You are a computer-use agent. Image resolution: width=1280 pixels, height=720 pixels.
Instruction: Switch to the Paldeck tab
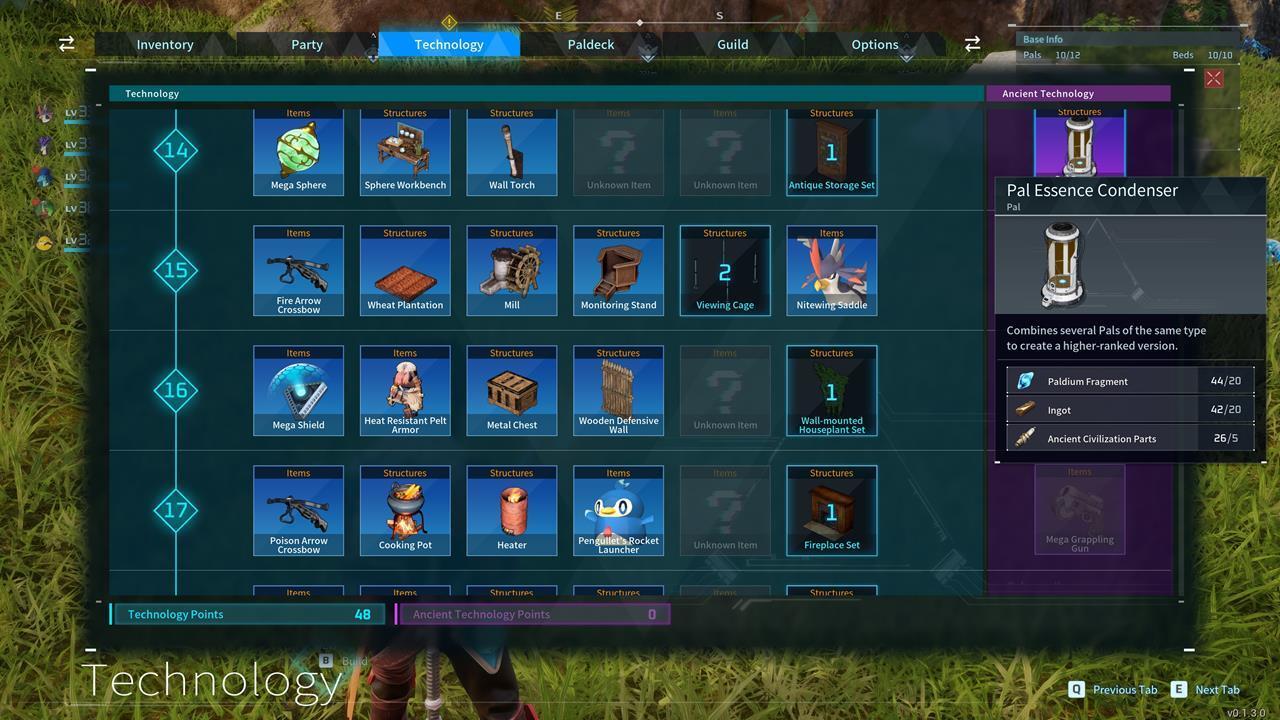[590, 44]
